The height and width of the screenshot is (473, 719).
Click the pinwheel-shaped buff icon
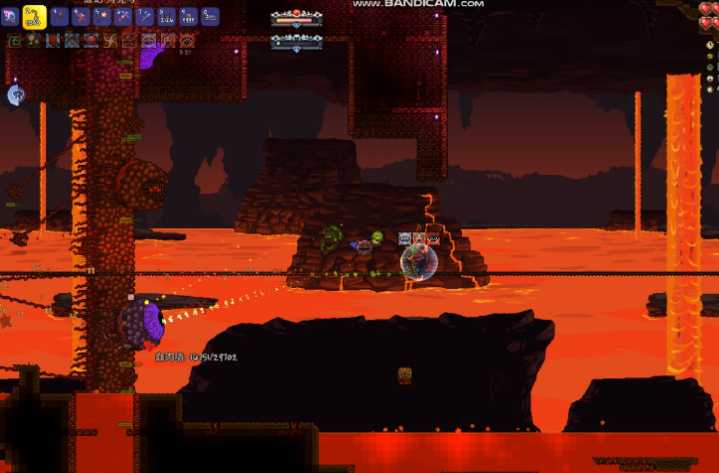pos(110,41)
